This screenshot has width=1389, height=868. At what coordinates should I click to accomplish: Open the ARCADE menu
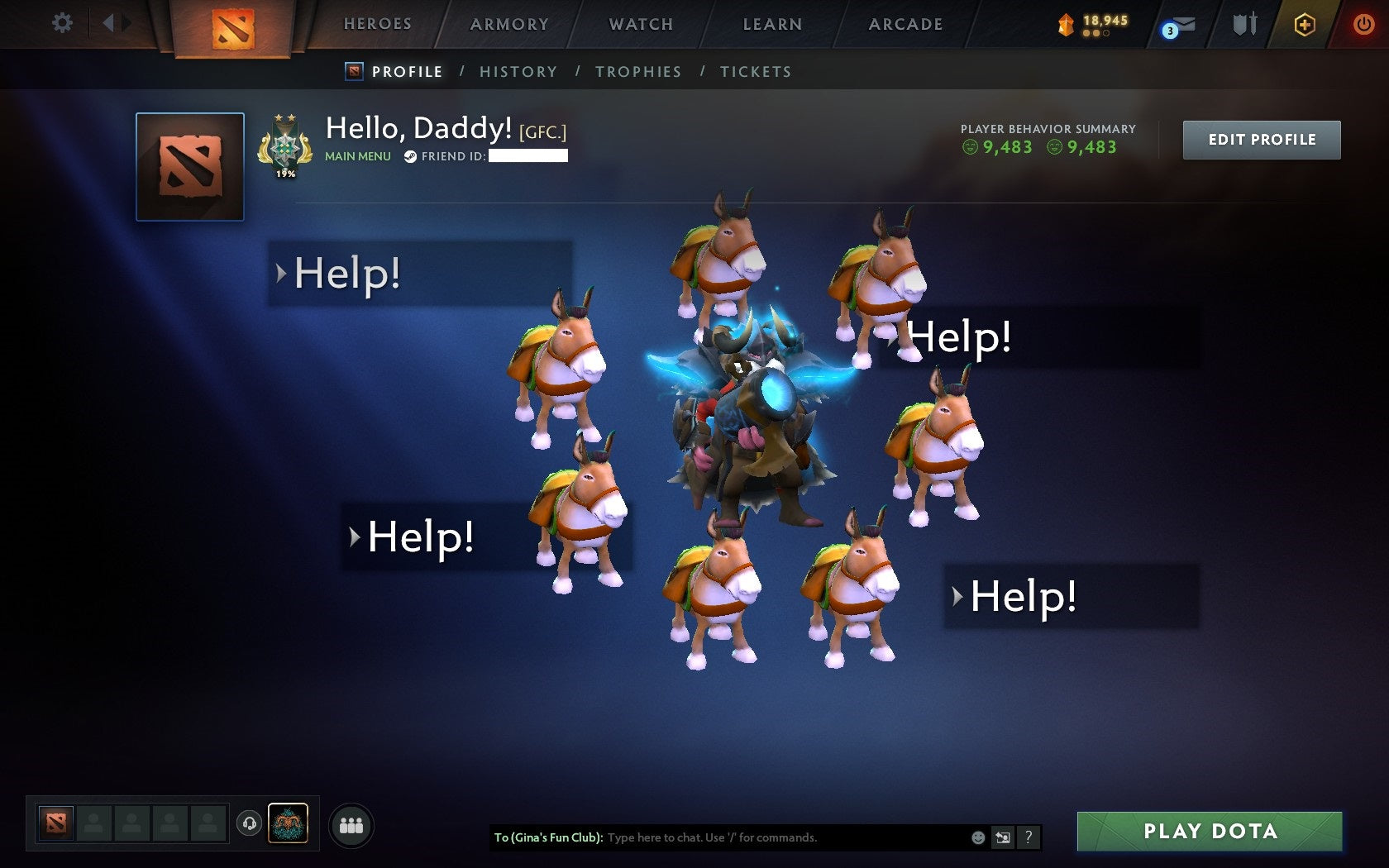click(x=905, y=24)
